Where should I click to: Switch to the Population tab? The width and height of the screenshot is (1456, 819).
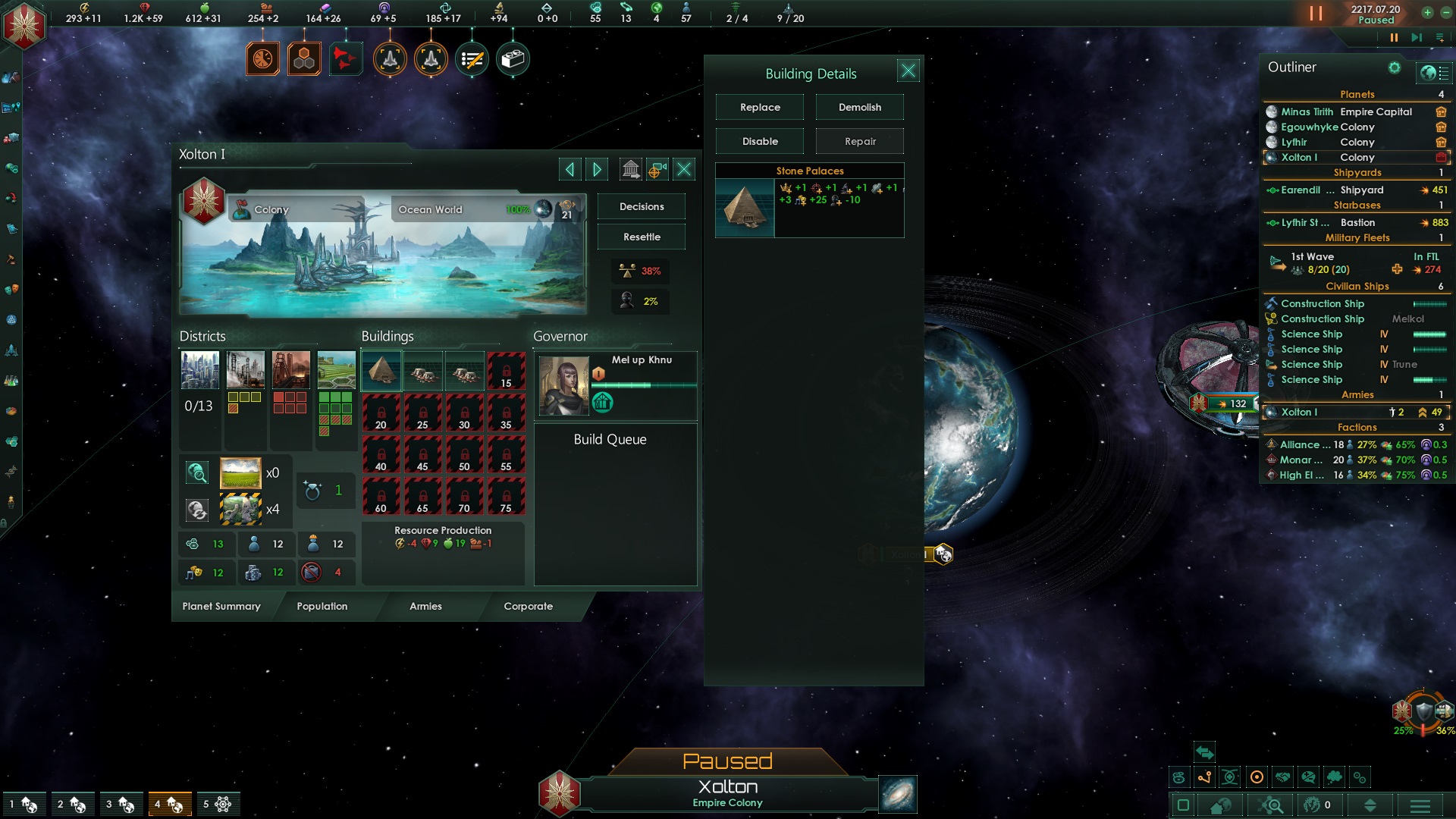(322, 606)
